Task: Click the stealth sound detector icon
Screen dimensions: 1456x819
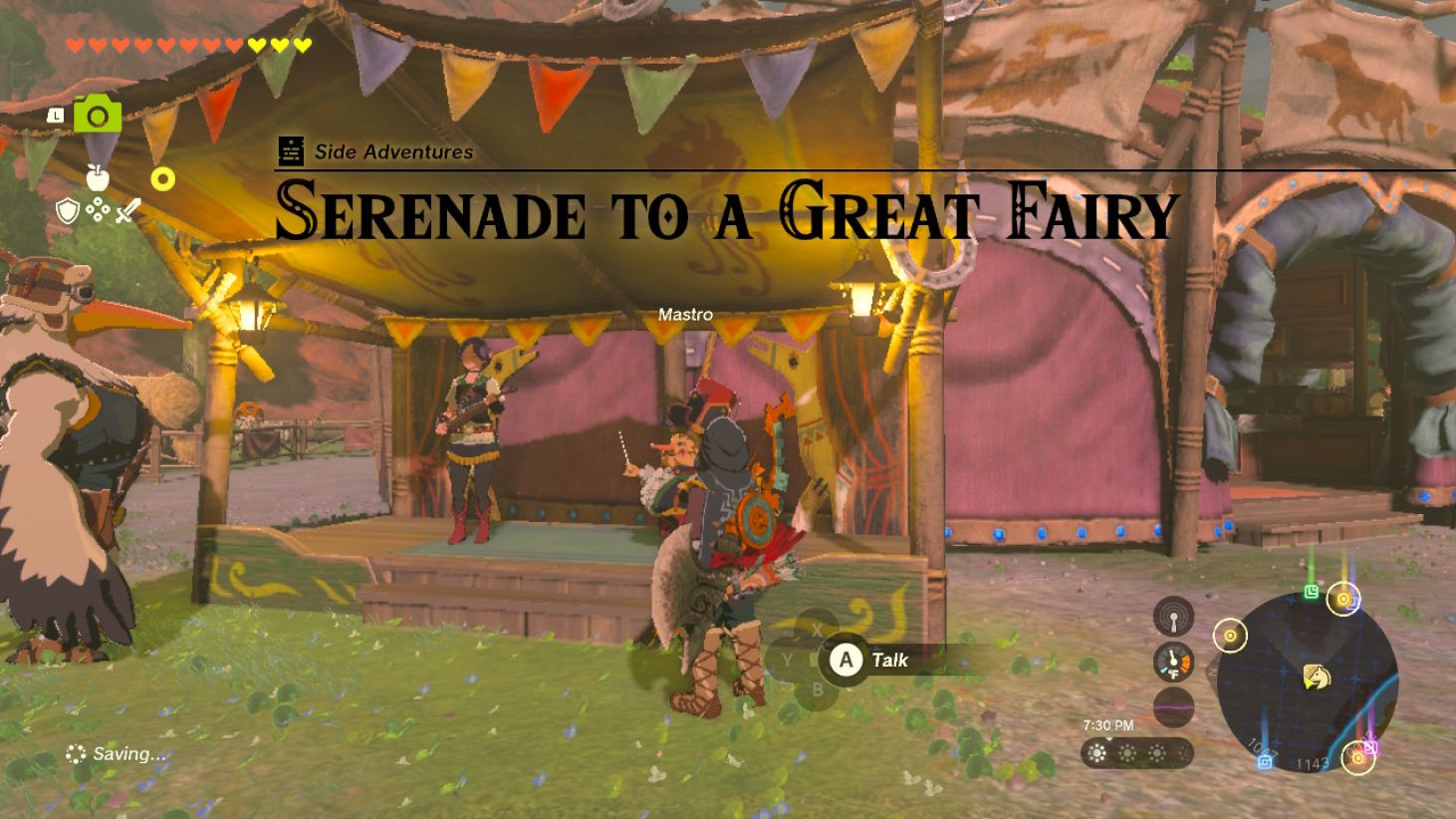Action: (1172, 616)
